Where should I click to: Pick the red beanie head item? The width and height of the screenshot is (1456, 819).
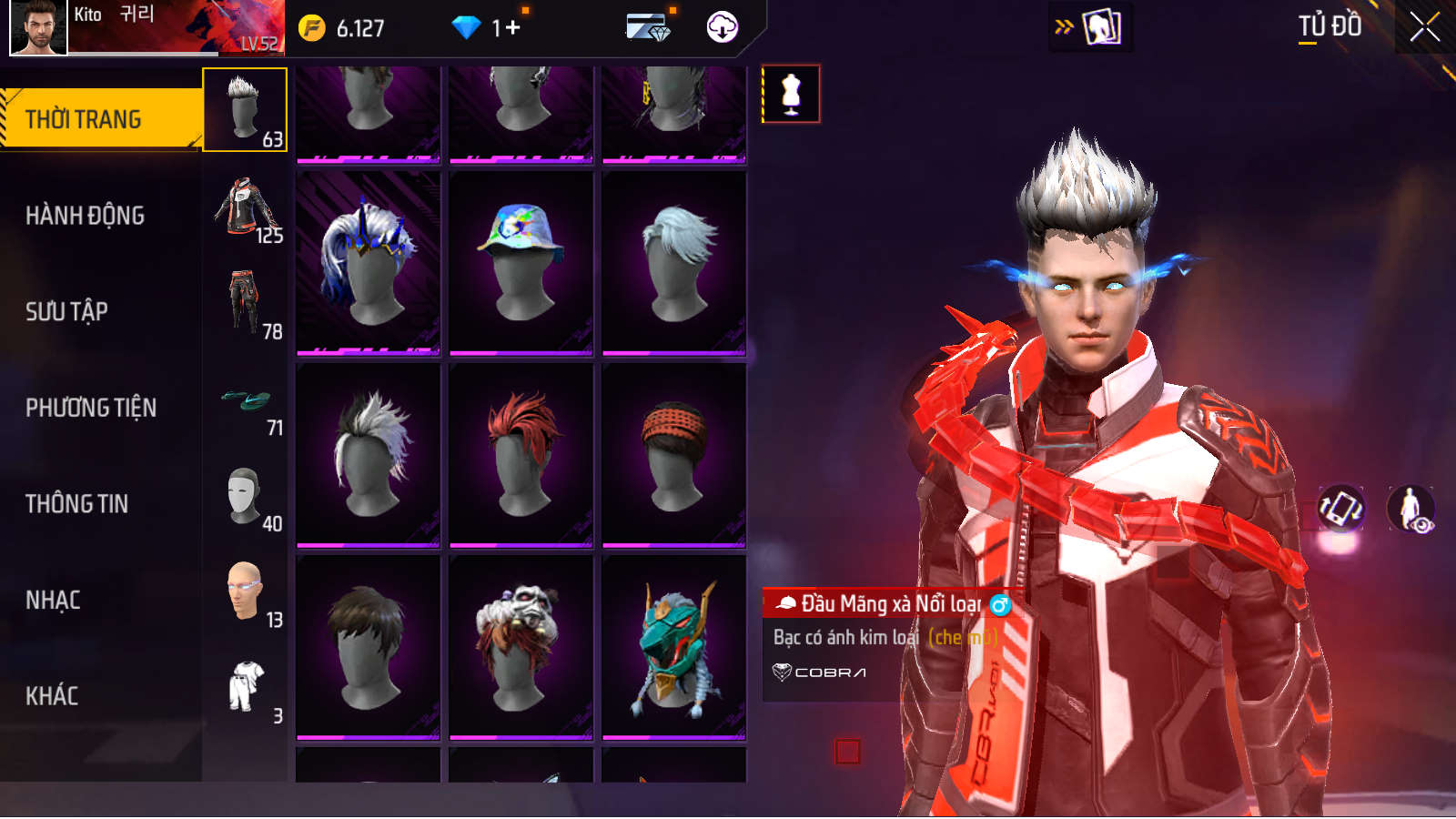[x=673, y=455]
